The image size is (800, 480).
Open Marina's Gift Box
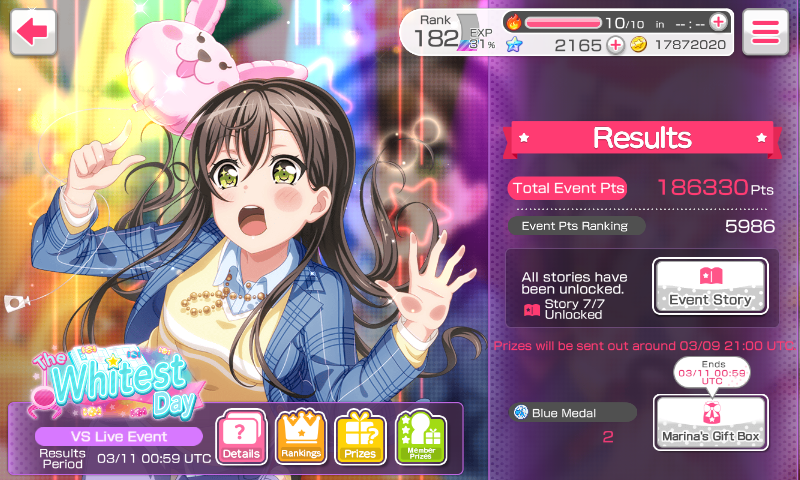pyautogui.click(x=710, y=422)
